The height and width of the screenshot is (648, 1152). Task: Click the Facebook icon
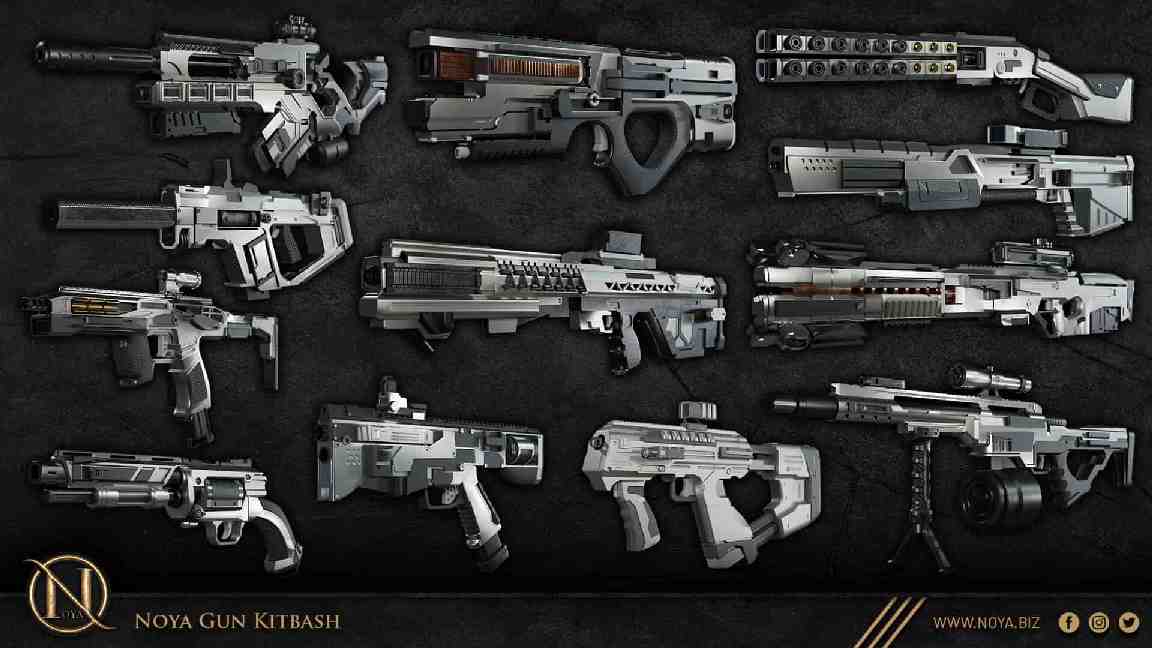[1068, 623]
